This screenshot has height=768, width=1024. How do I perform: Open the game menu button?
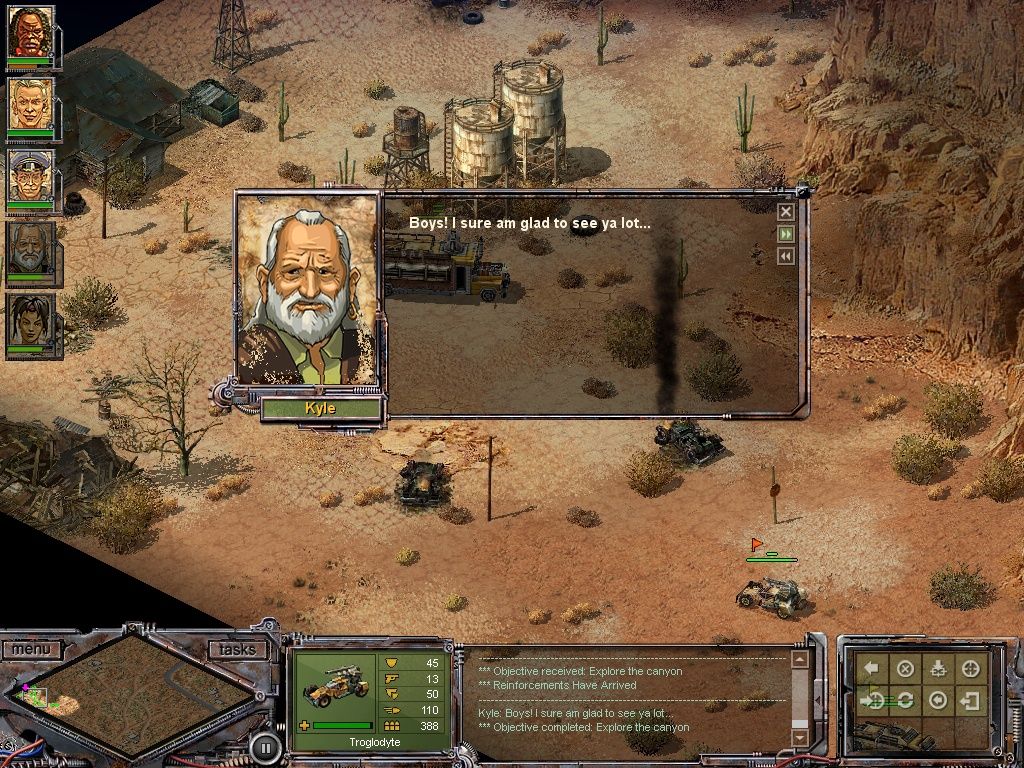[x=31, y=650]
